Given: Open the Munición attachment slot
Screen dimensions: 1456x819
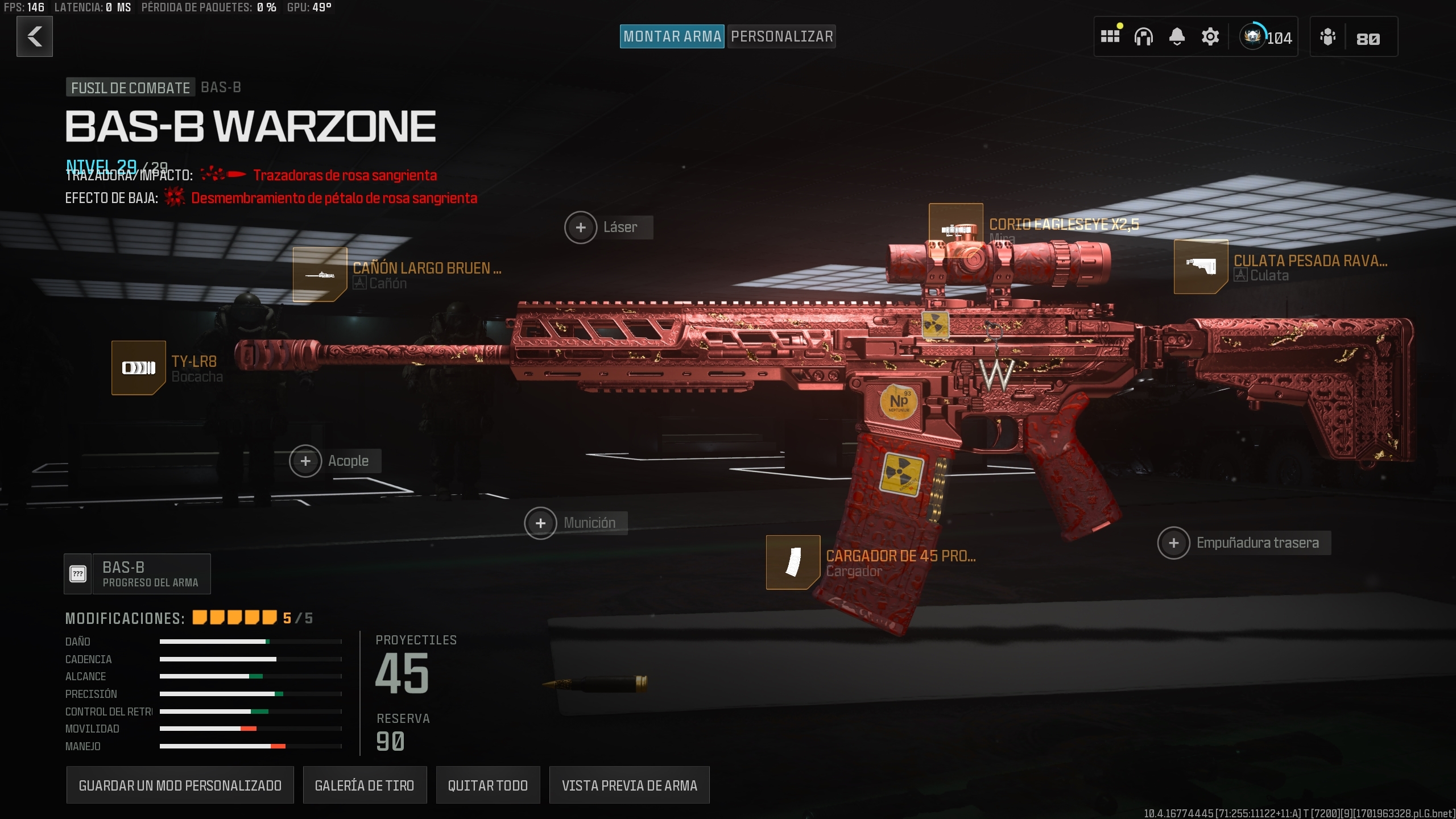Looking at the screenshot, I should tap(540, 522).
